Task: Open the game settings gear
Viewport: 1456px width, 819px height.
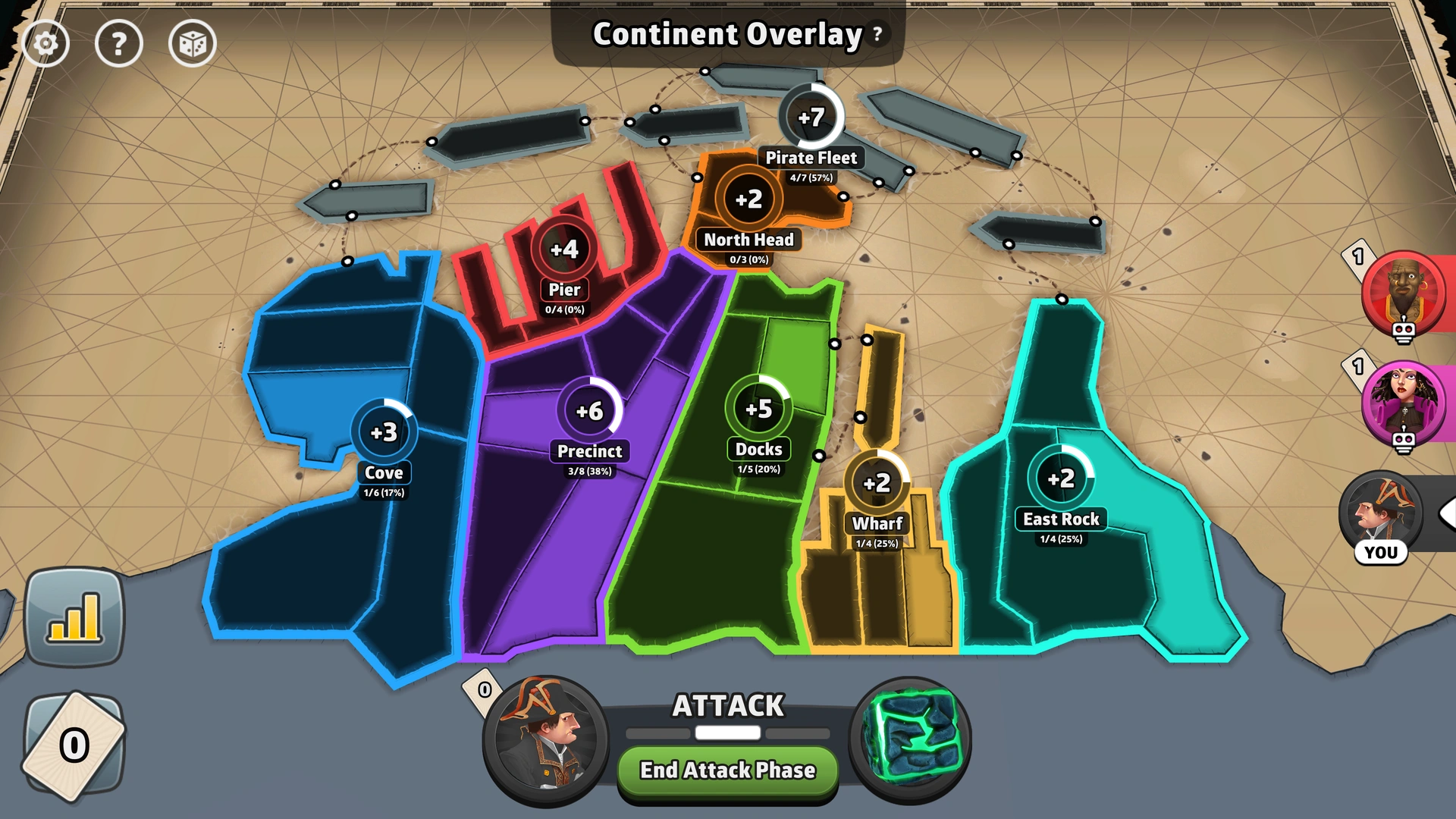Action: (45, 43)
